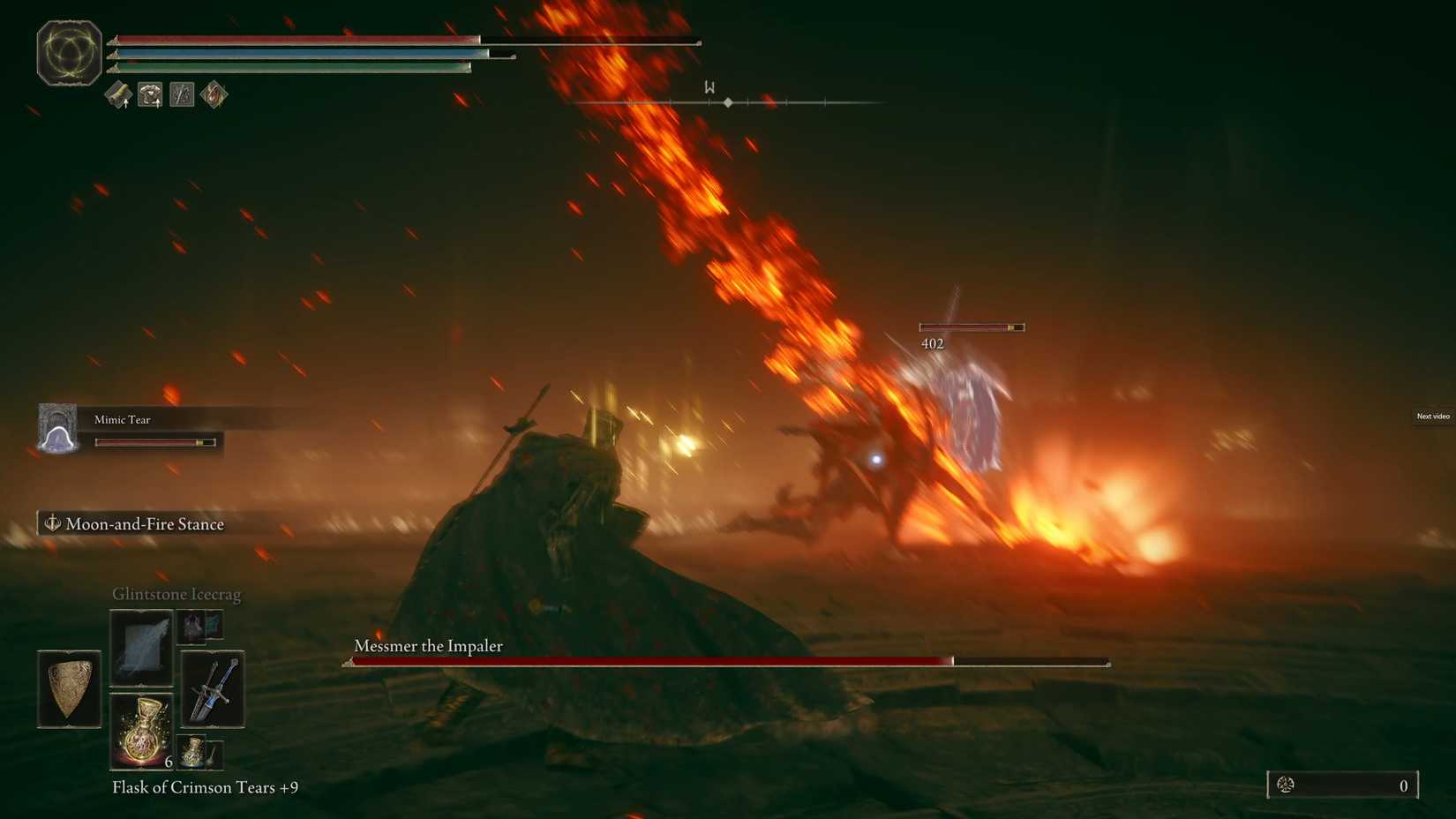The image size is (1456, 819).
Task: Click the 402 damage number near the enemy
Action: 931,342
